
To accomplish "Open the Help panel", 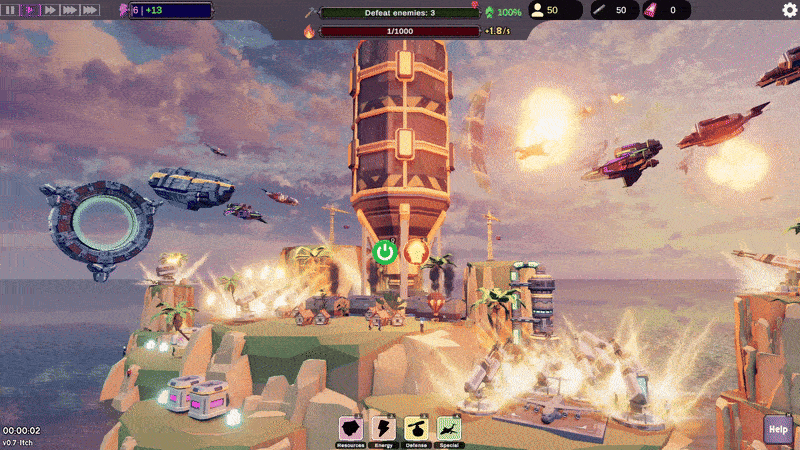I will [778, 429].
